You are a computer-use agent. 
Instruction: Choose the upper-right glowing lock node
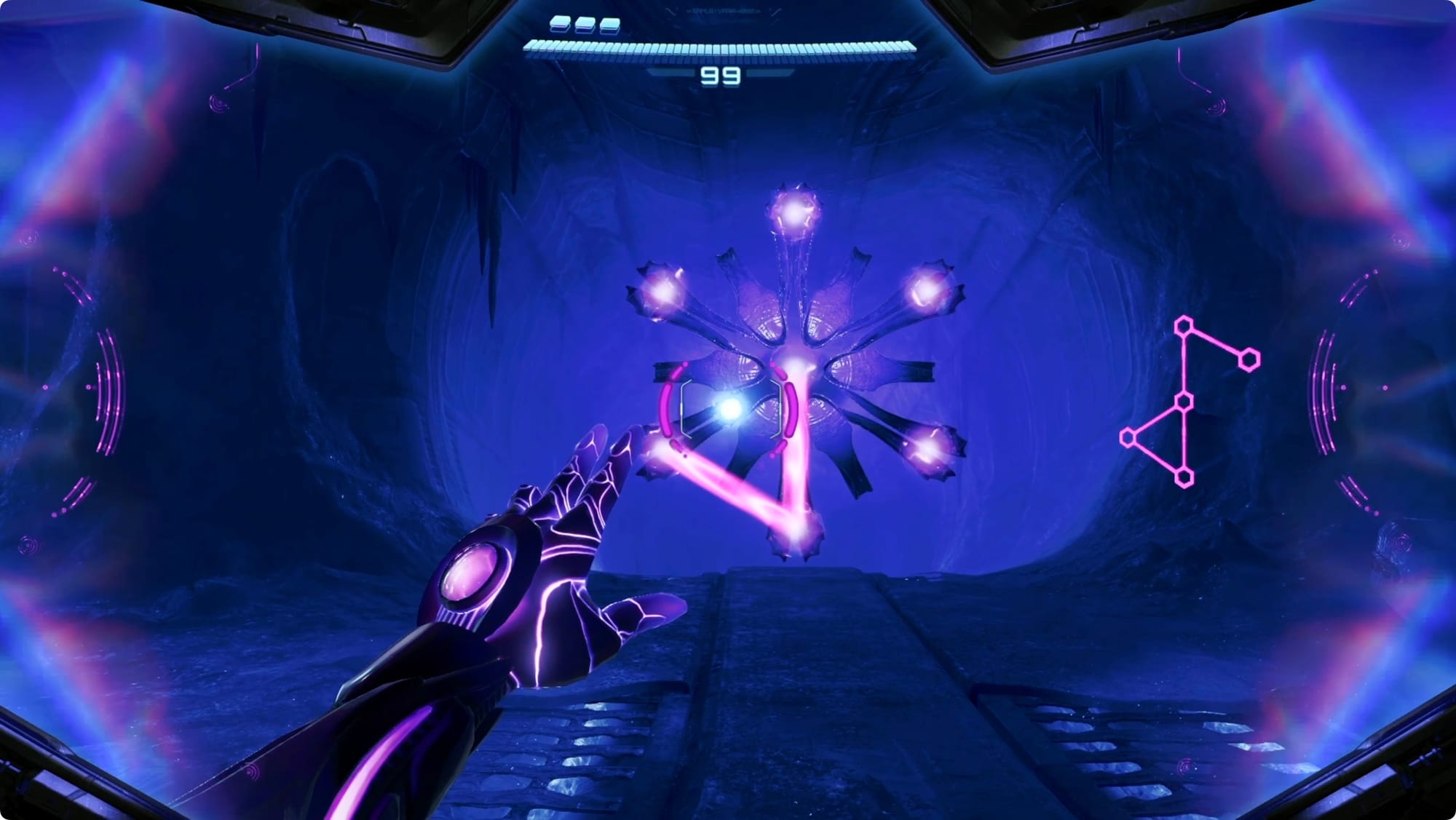[x=927, y=291]
